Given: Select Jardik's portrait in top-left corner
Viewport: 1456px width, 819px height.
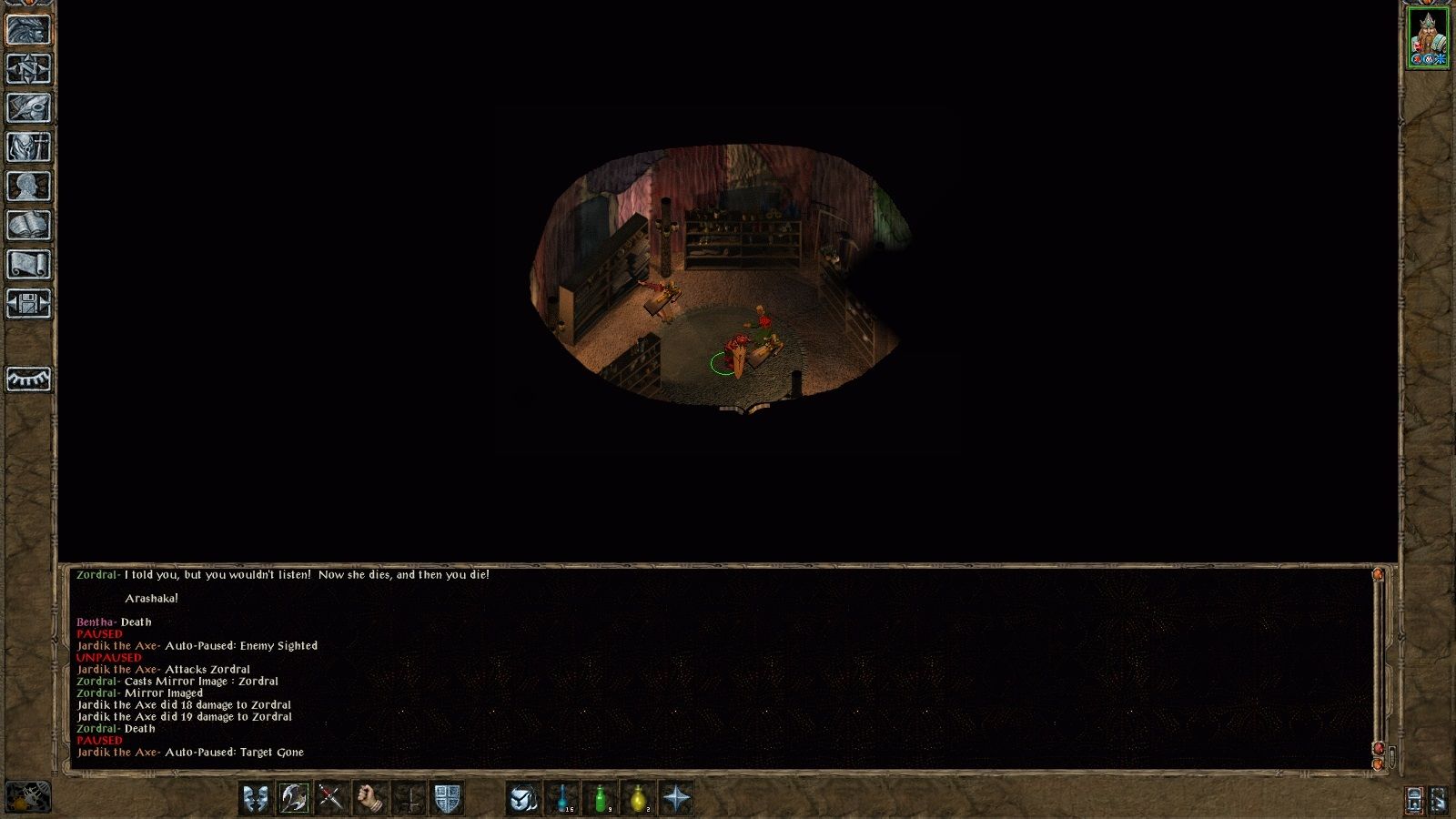Looking at the screenshot, I should point(27,27).
